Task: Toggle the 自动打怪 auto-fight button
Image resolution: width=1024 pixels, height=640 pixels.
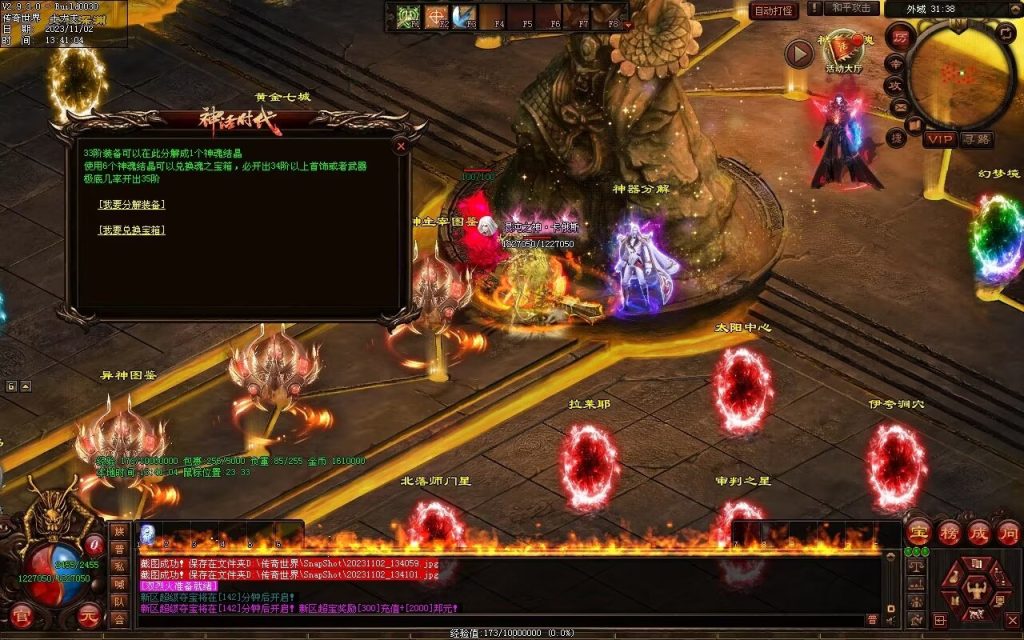Action: click(x=773, y=11)
